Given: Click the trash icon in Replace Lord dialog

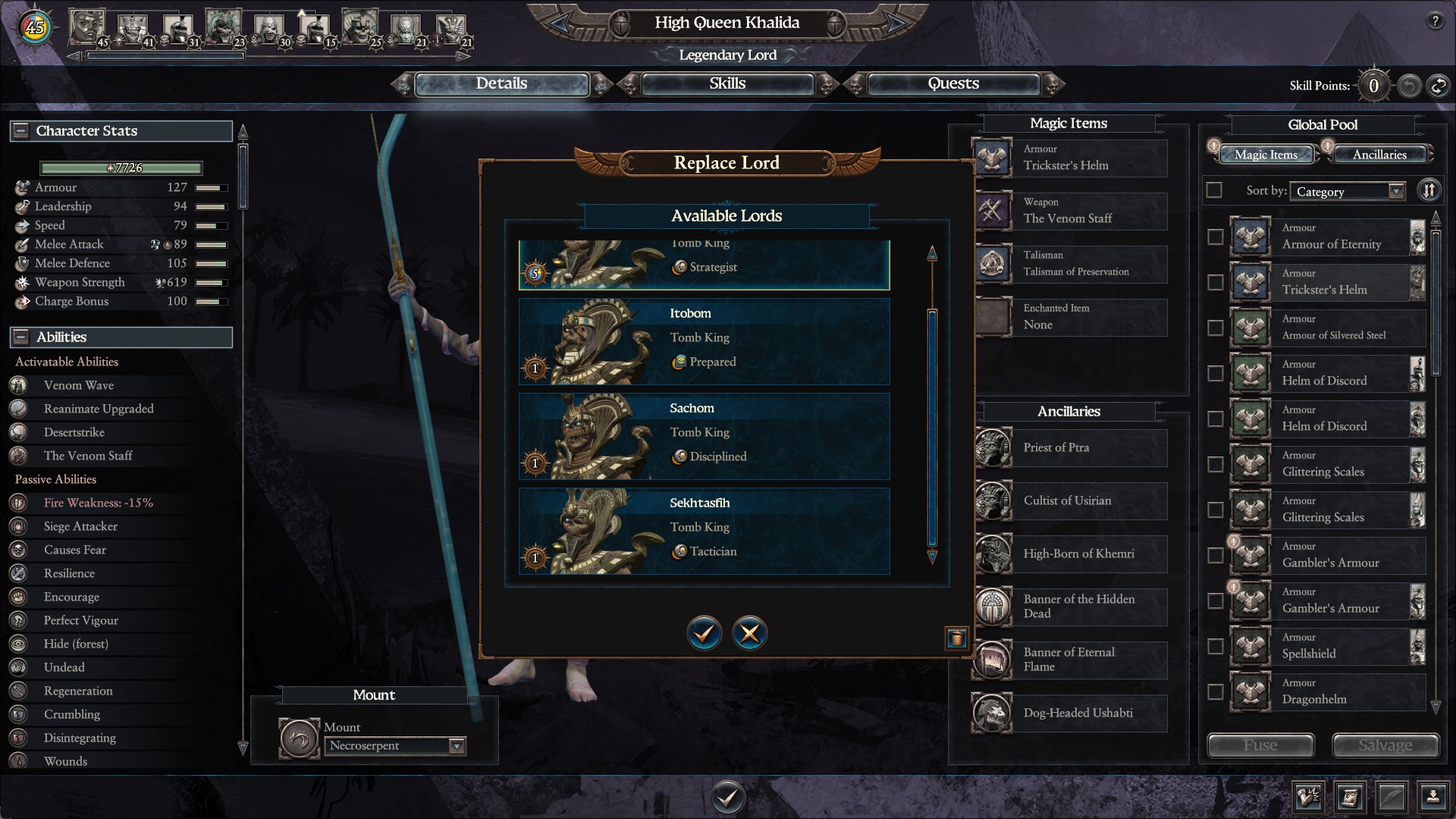Looking at the screenshot, I should (957, 639).
